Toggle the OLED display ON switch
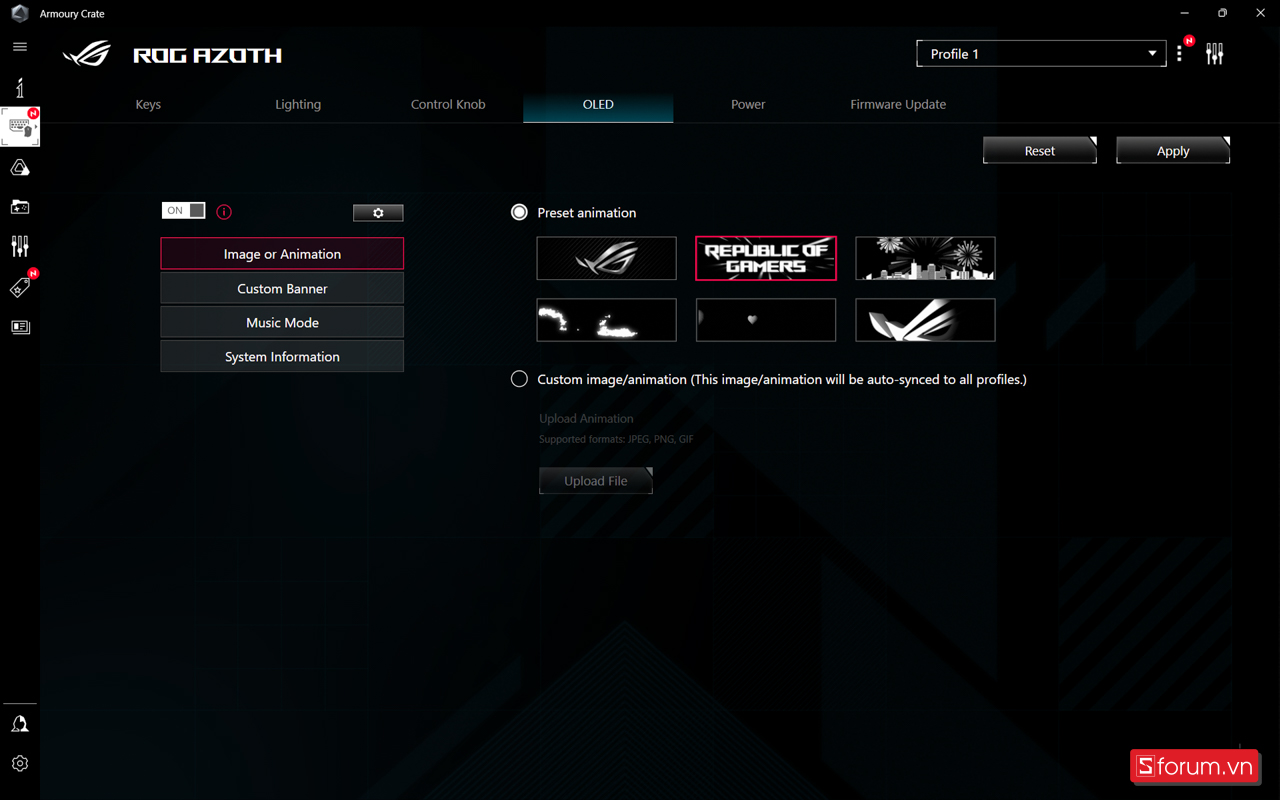This screenshot has width=1280, height=800. pos(183,211)
